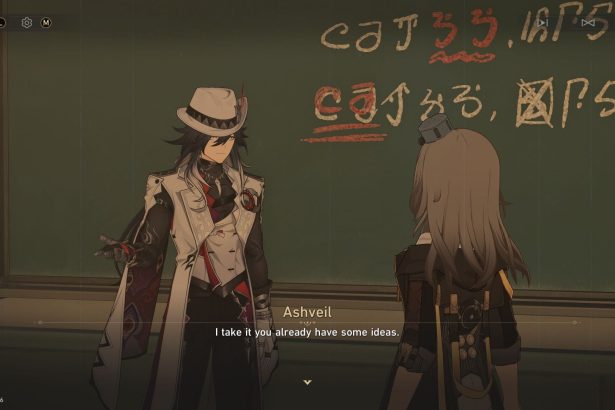Toggle auto-play with the play triangle icon
Viewport: 615px width, 410px height.
click(x=543, y=22)
